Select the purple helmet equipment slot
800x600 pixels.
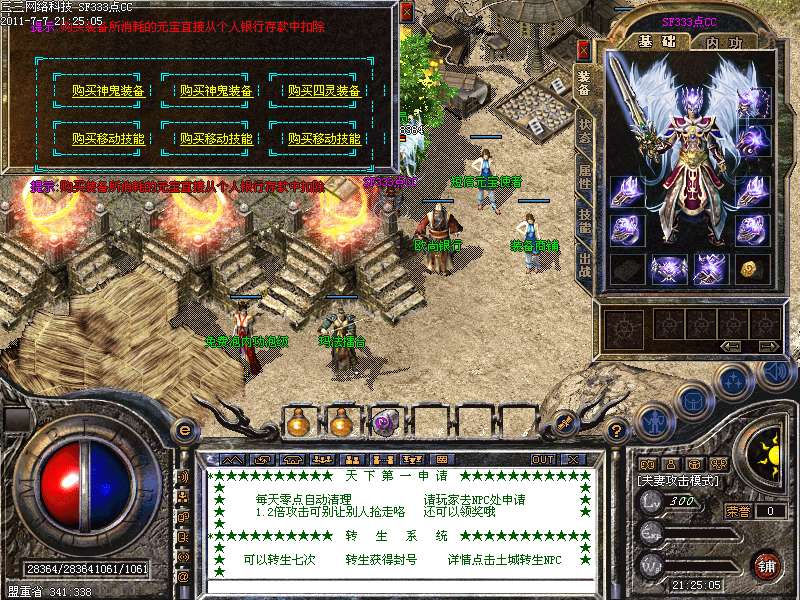coord(752,102)
